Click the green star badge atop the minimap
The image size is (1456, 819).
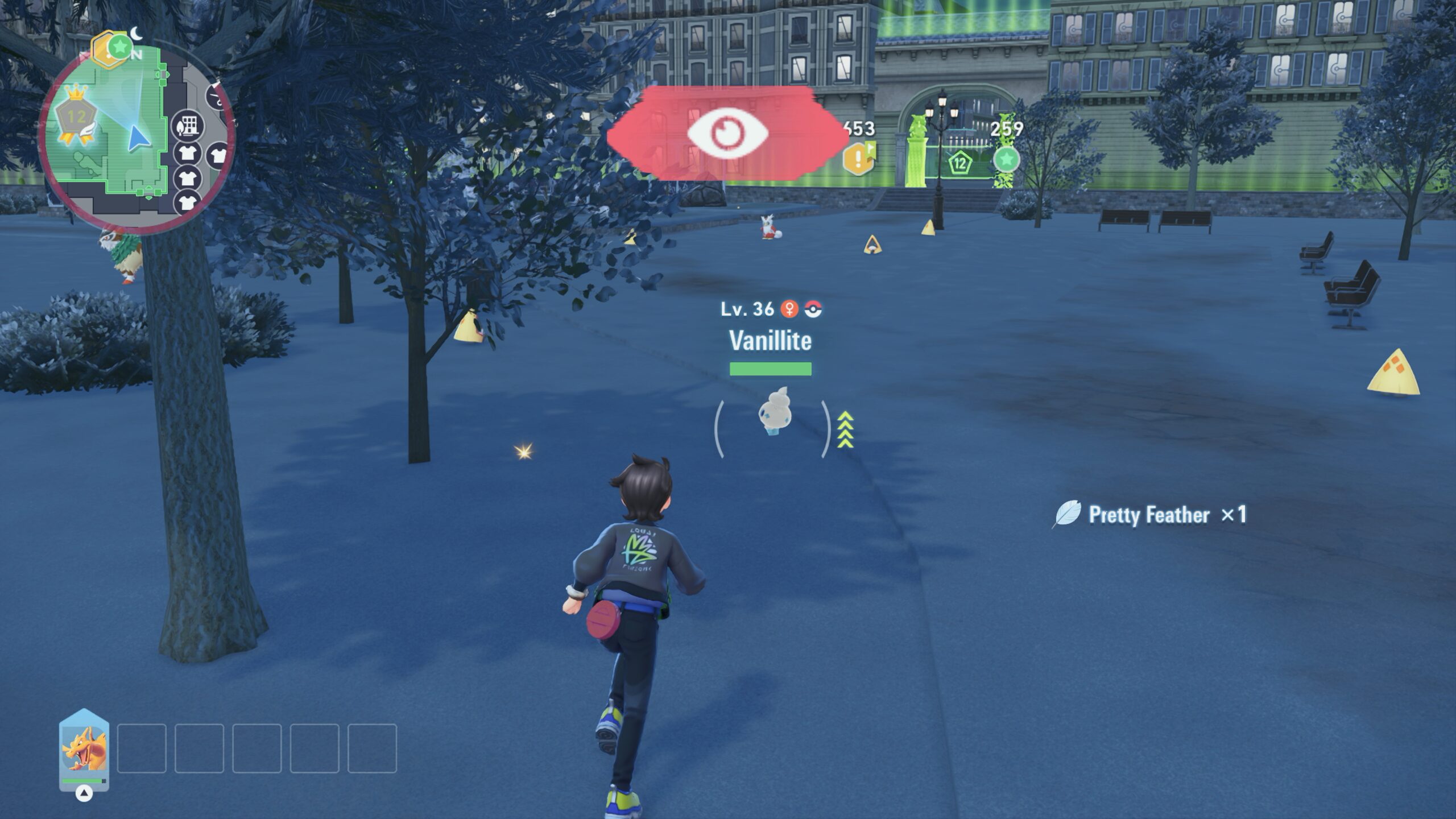(x=119, y=47)
